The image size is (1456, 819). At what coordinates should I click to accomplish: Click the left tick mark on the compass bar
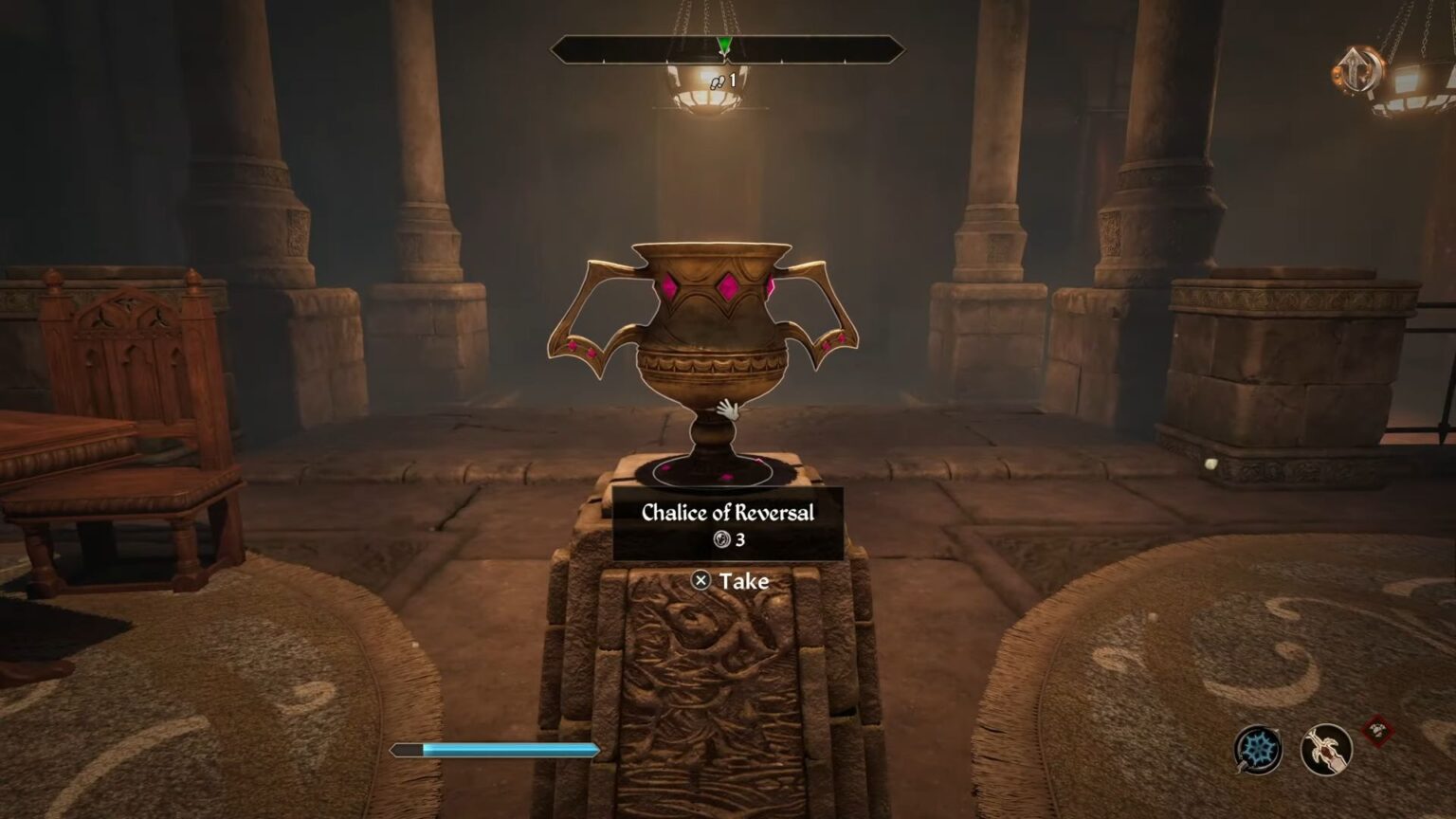click(604, 61)
